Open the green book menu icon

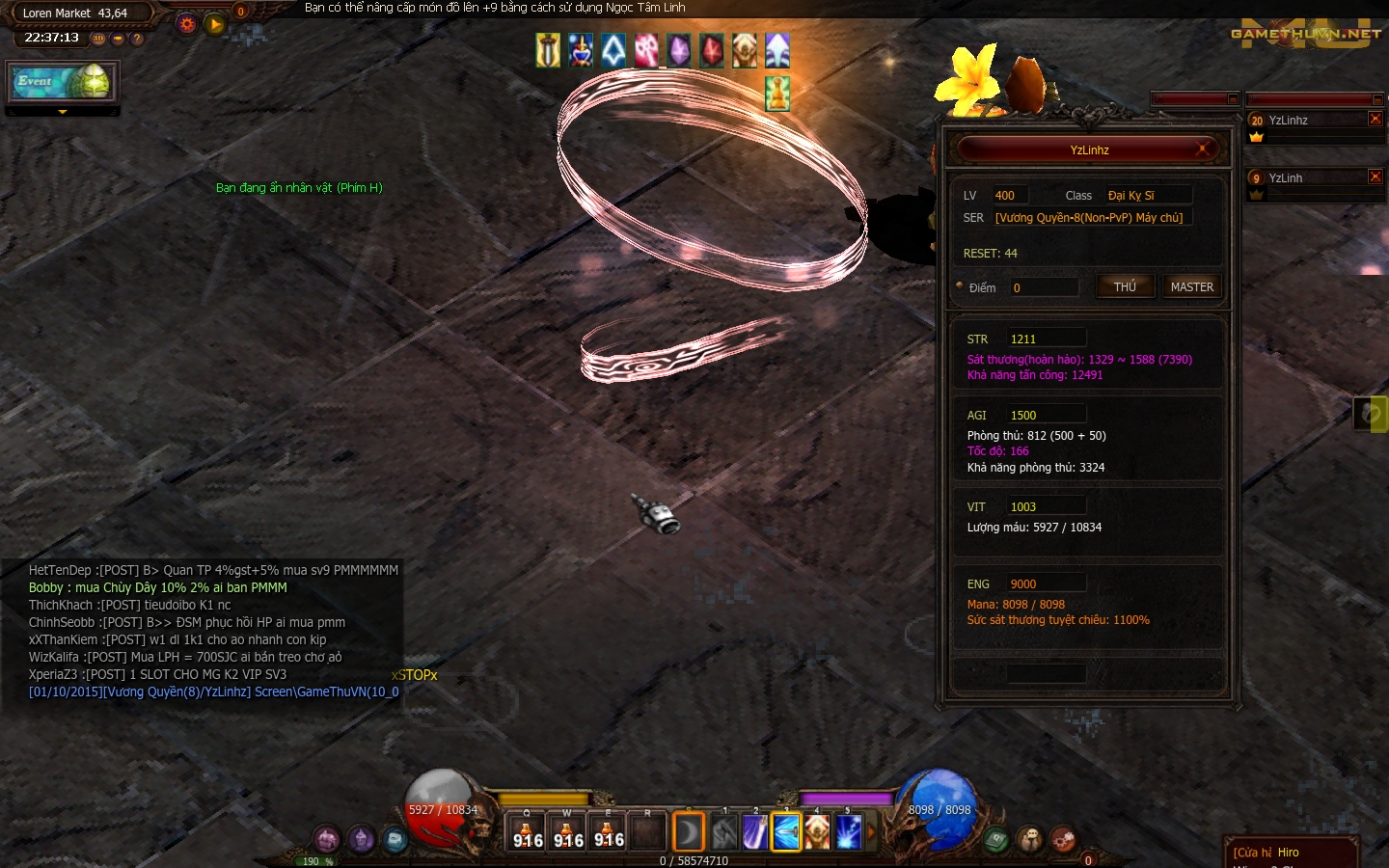pos(996,840)
